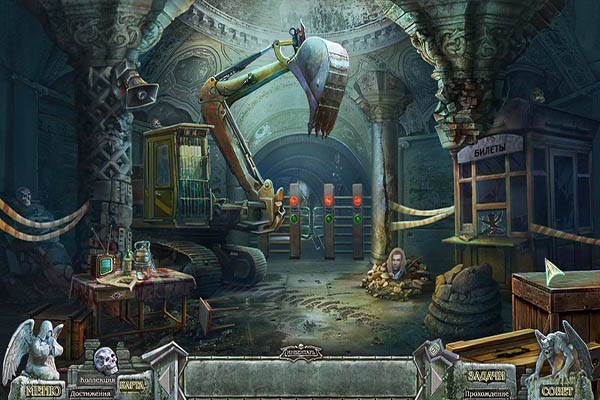Image resolution: width=600 pixels, height=400 pixels.
Task: Show the Достижения achievements list
Action: tap(91, 392)
